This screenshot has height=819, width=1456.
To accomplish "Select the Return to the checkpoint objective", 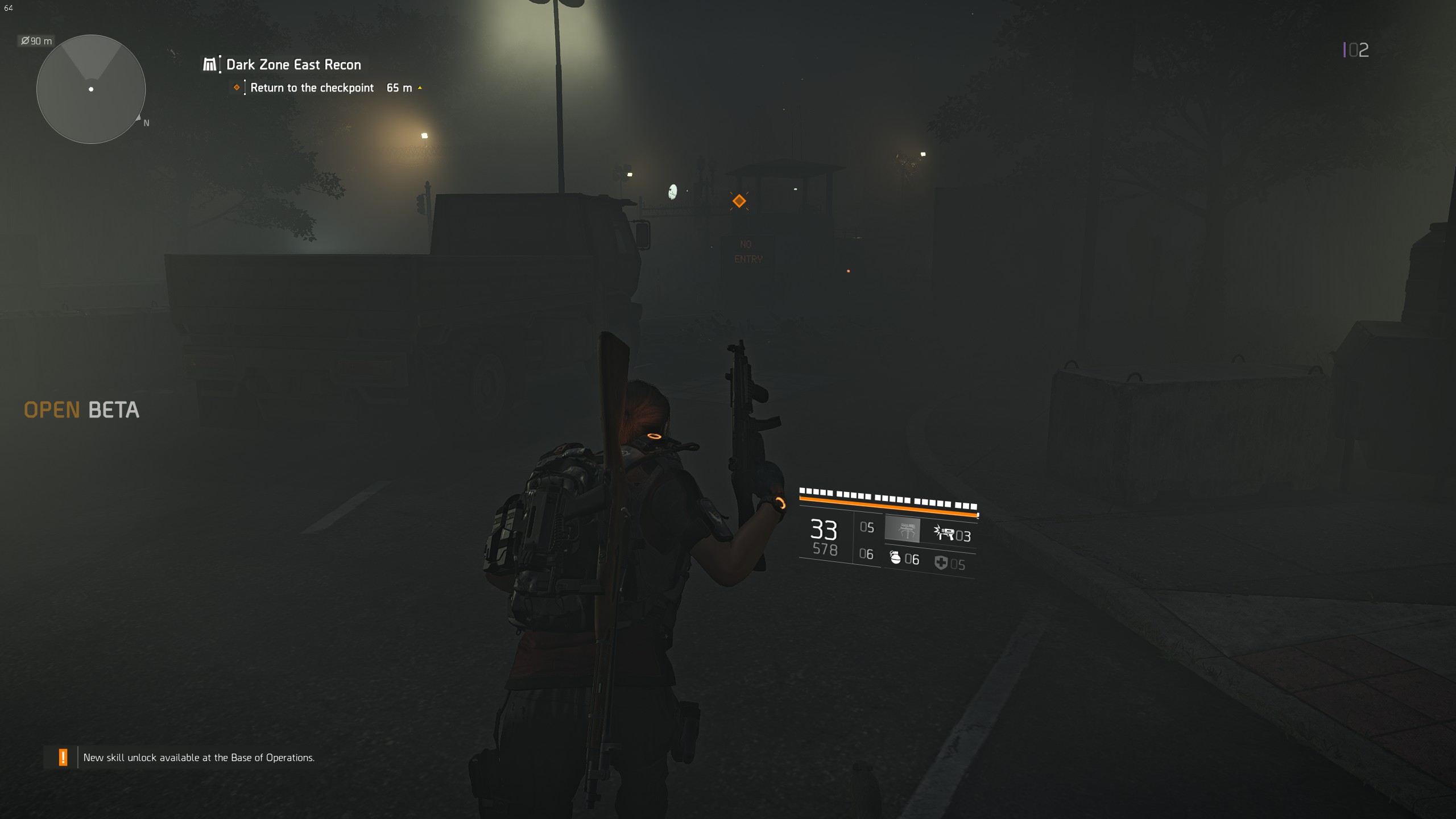I will pyautogui.click(x=312, y=88).
